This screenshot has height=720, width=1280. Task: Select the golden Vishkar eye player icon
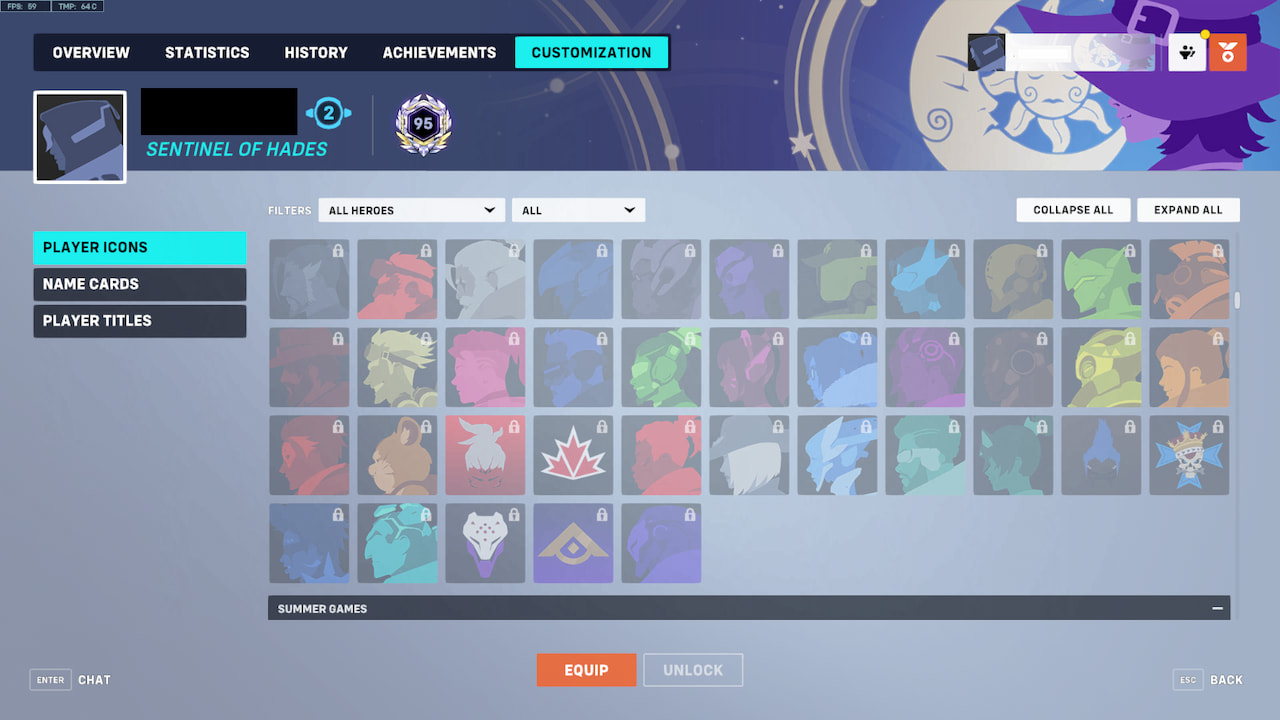pyautogui.click(x=573, y=543)
